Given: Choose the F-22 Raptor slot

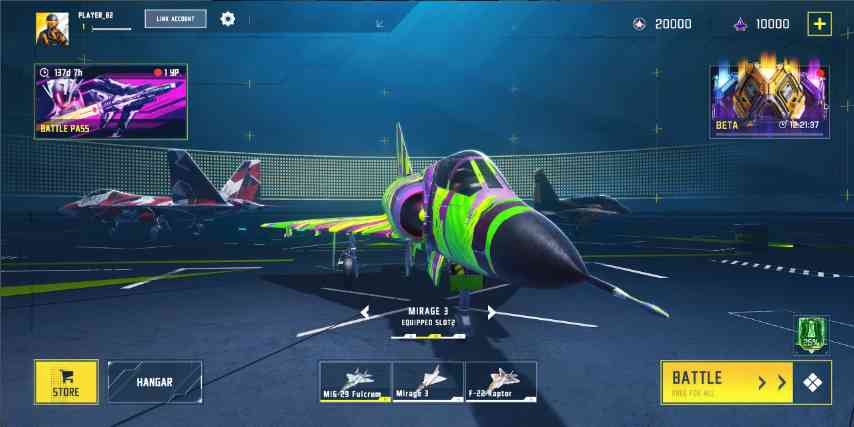Looking at the screenshot, I should [x=500, y=381].
